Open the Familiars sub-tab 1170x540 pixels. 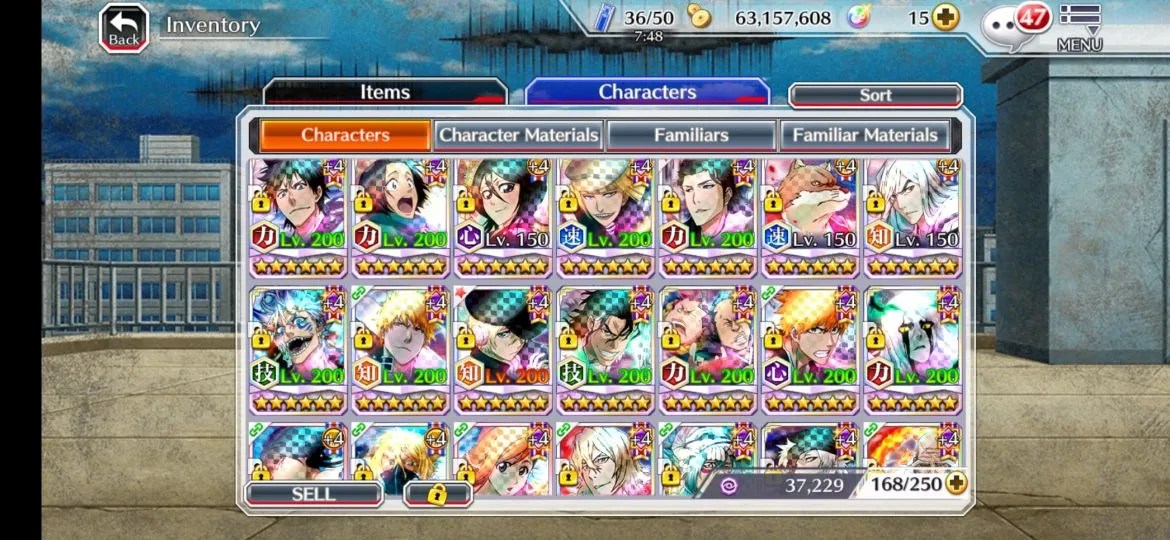tap(691, 135)
